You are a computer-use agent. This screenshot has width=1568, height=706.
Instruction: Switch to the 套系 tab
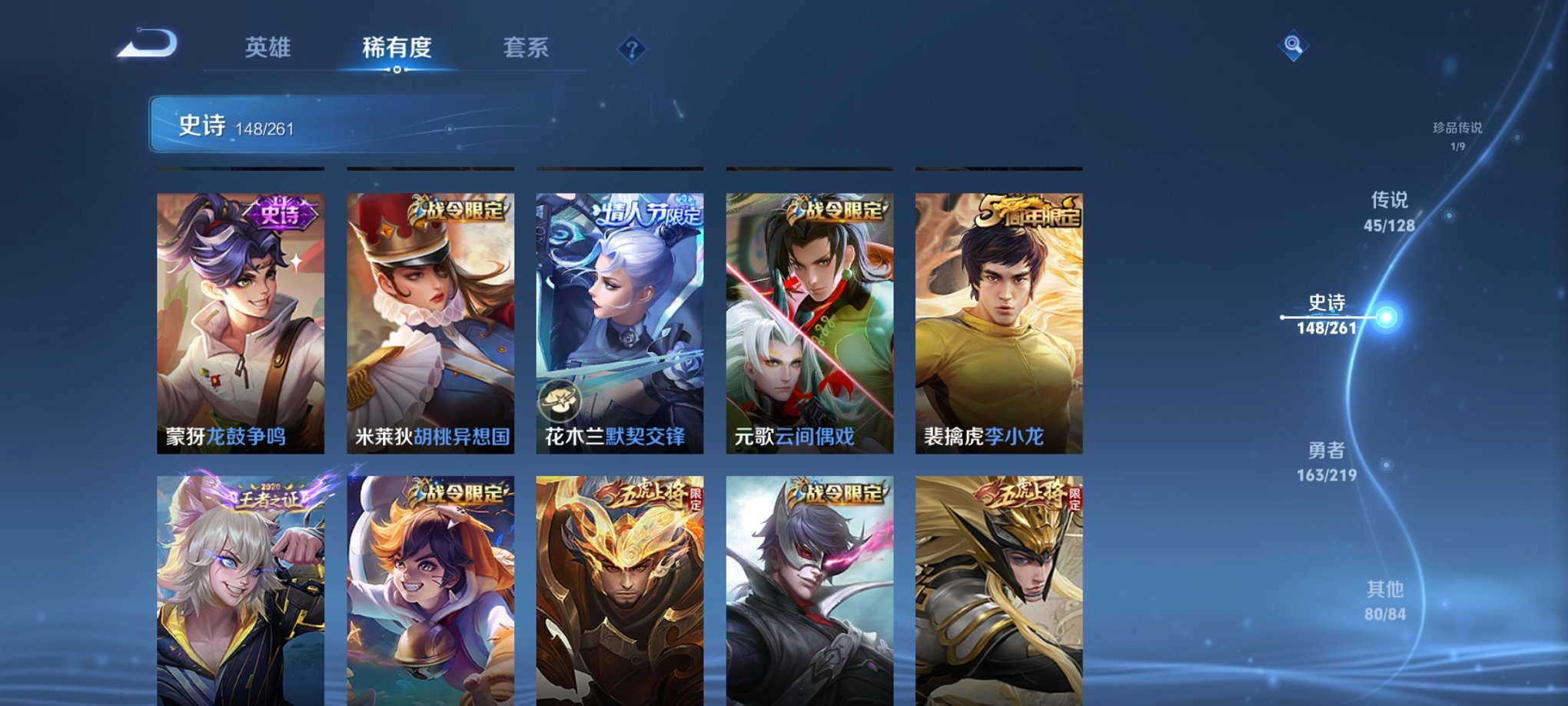(527, 48)
